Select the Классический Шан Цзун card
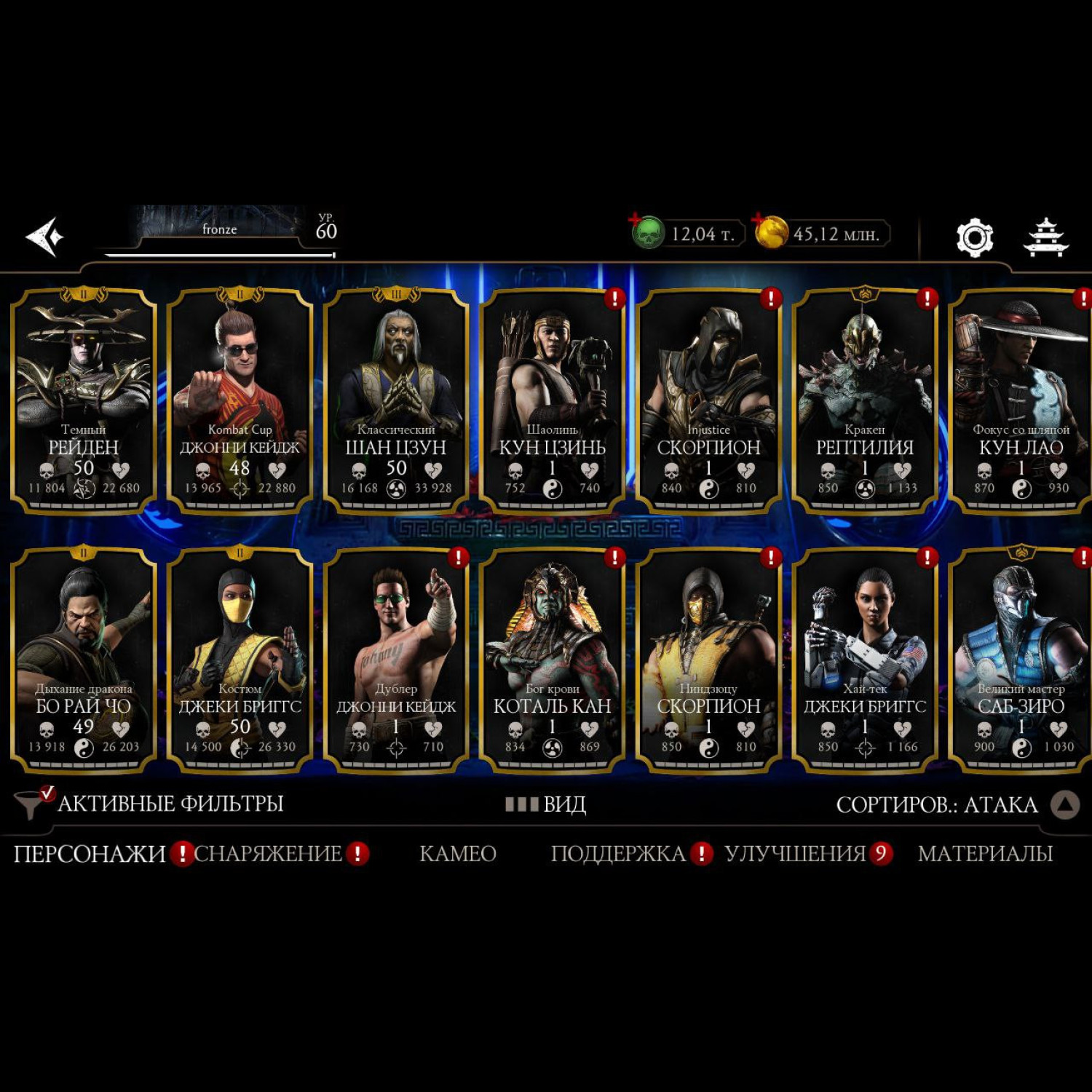 tap(396, 400)
